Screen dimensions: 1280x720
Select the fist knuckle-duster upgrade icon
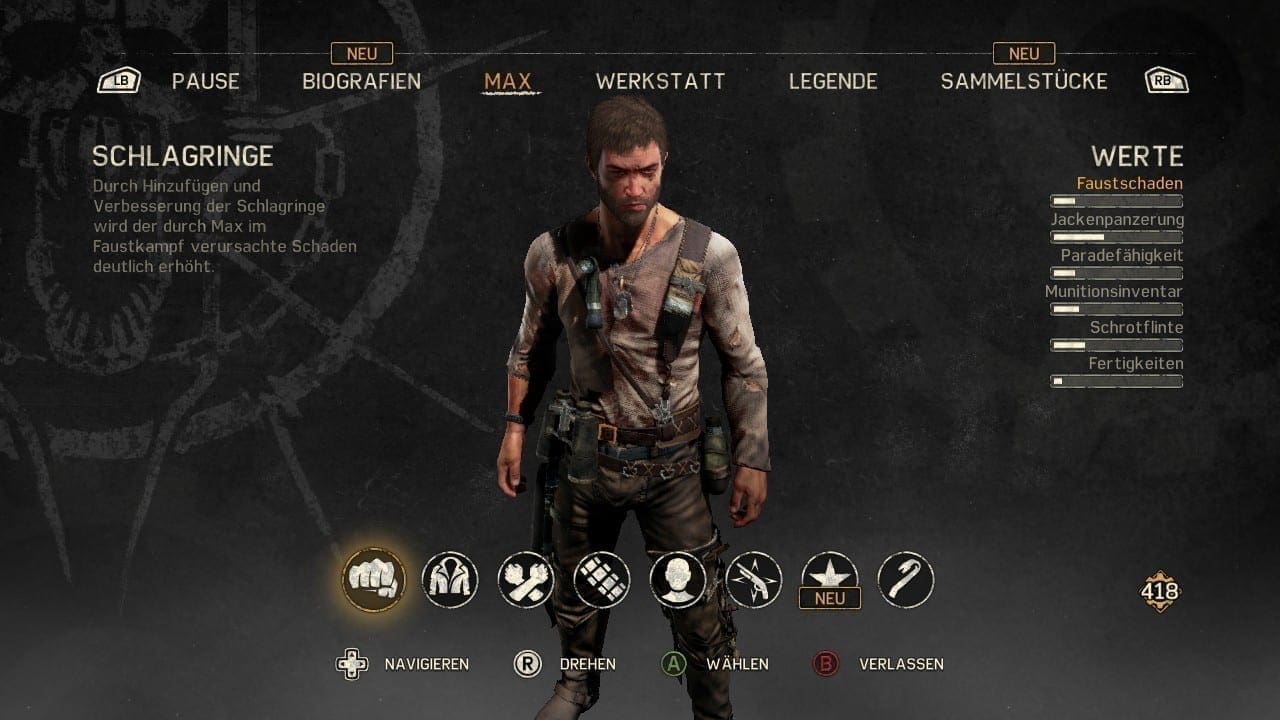373,579
